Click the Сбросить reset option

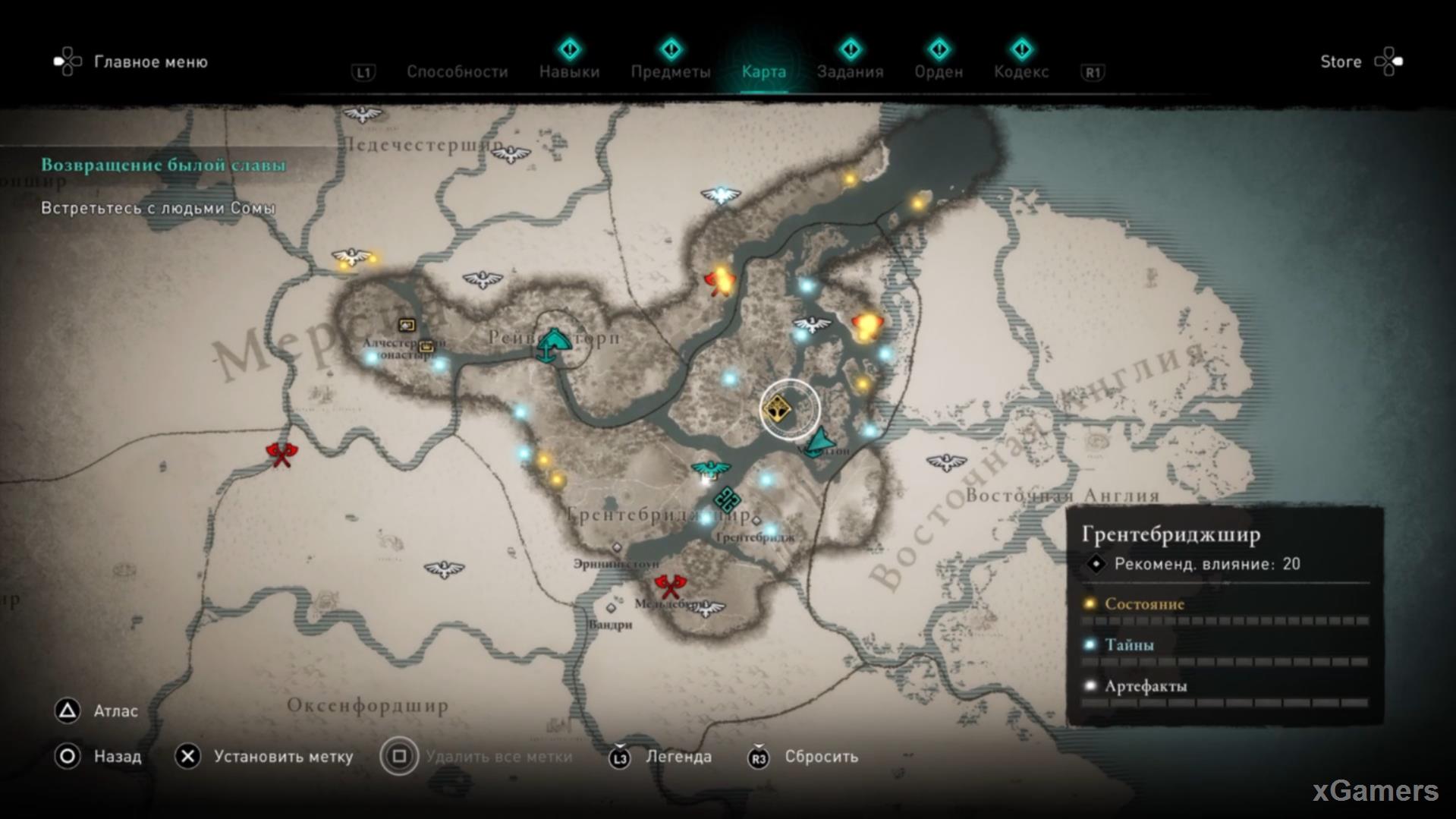click(x=821, y=757)
